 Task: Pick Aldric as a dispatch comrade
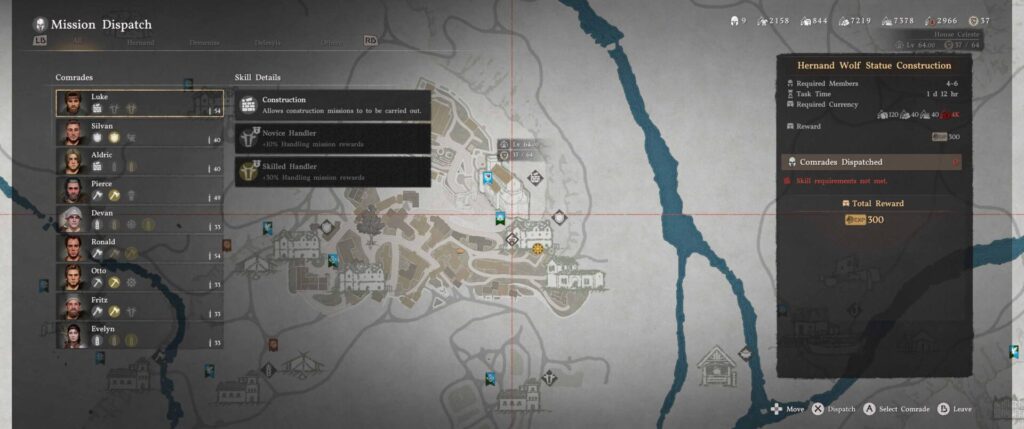click(x=139, y=161)
